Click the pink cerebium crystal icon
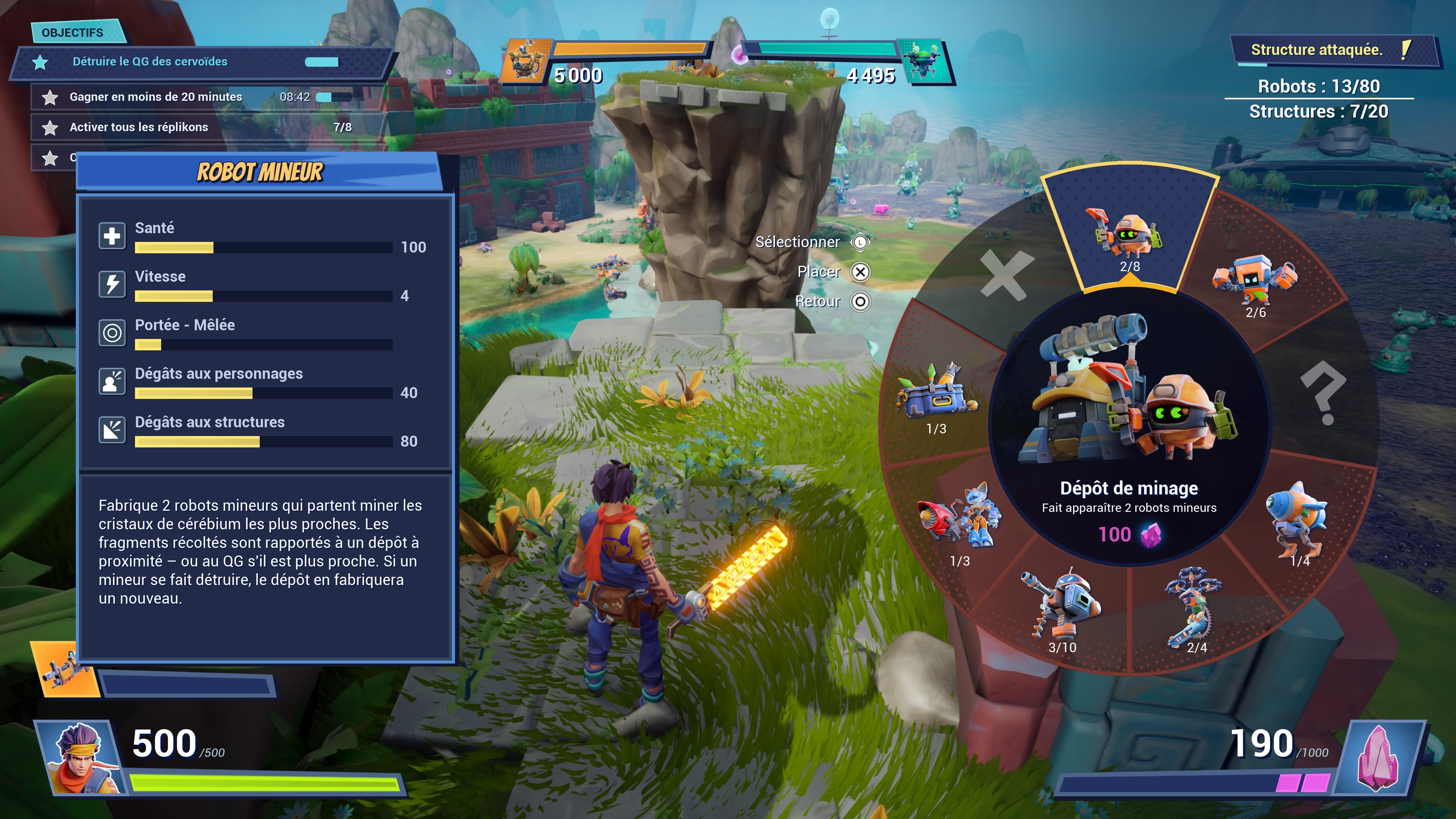Viewport: 1456px width, 819px height. click(x=1379, y=758)
